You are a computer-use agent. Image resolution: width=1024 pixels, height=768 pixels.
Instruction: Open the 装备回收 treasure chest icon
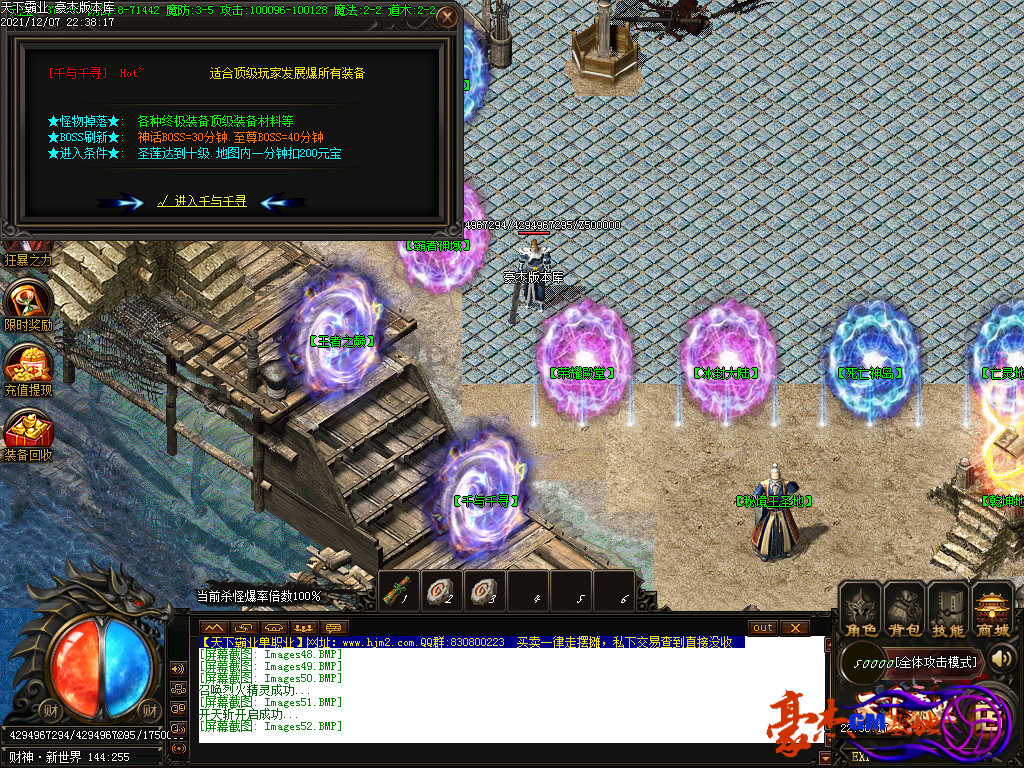tap(27, 430)
